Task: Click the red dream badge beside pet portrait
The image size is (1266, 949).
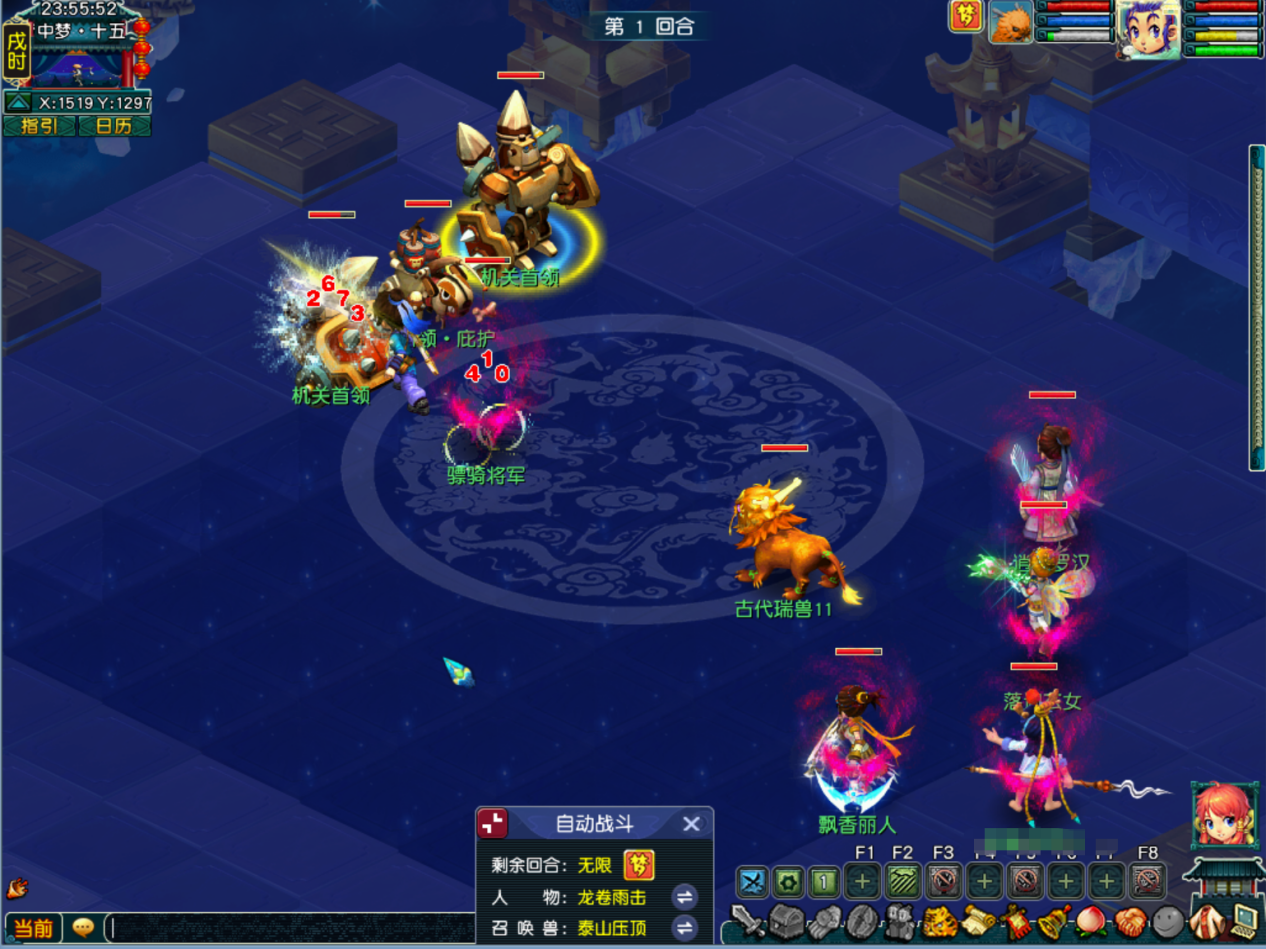Action: [x=966, y=17]
